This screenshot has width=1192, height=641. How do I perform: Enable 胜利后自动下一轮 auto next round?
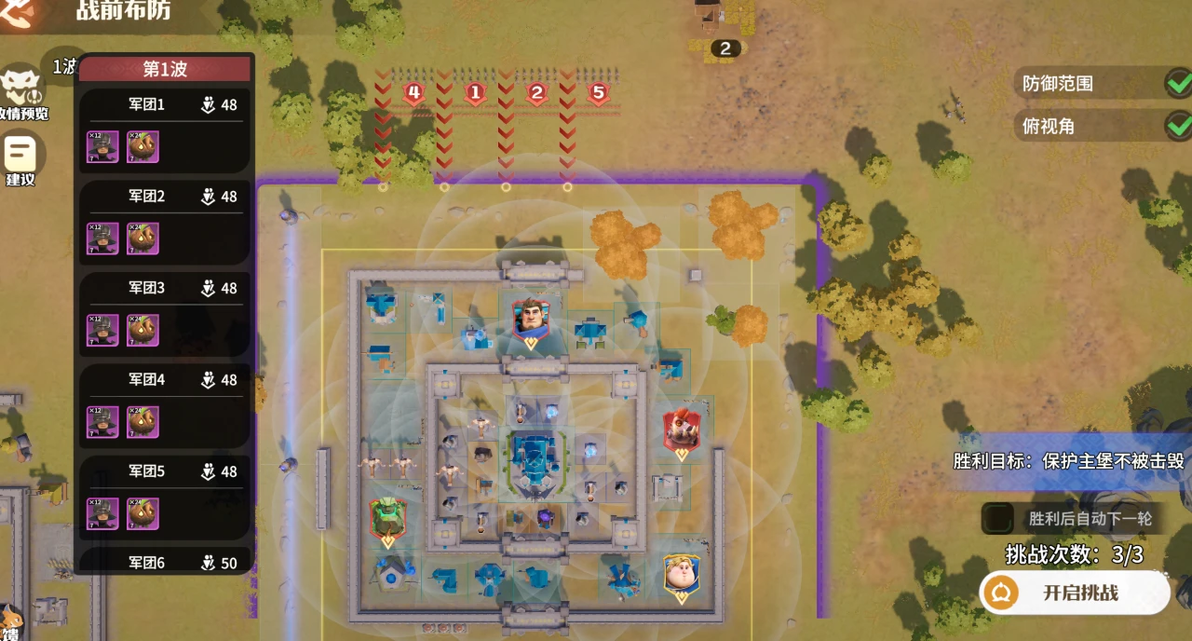coord(997,518)
